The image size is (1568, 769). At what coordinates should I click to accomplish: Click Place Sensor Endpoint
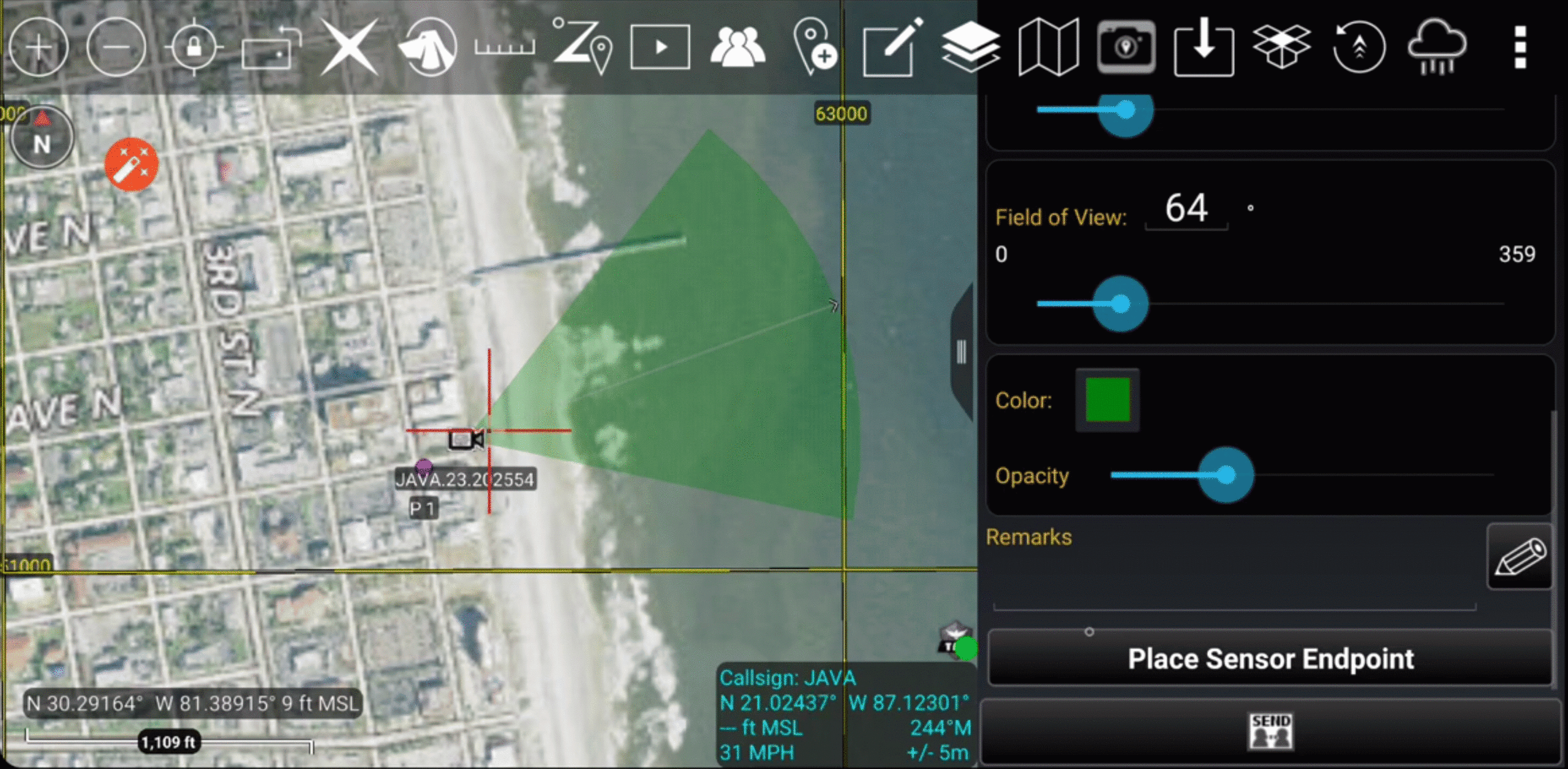1270,659
